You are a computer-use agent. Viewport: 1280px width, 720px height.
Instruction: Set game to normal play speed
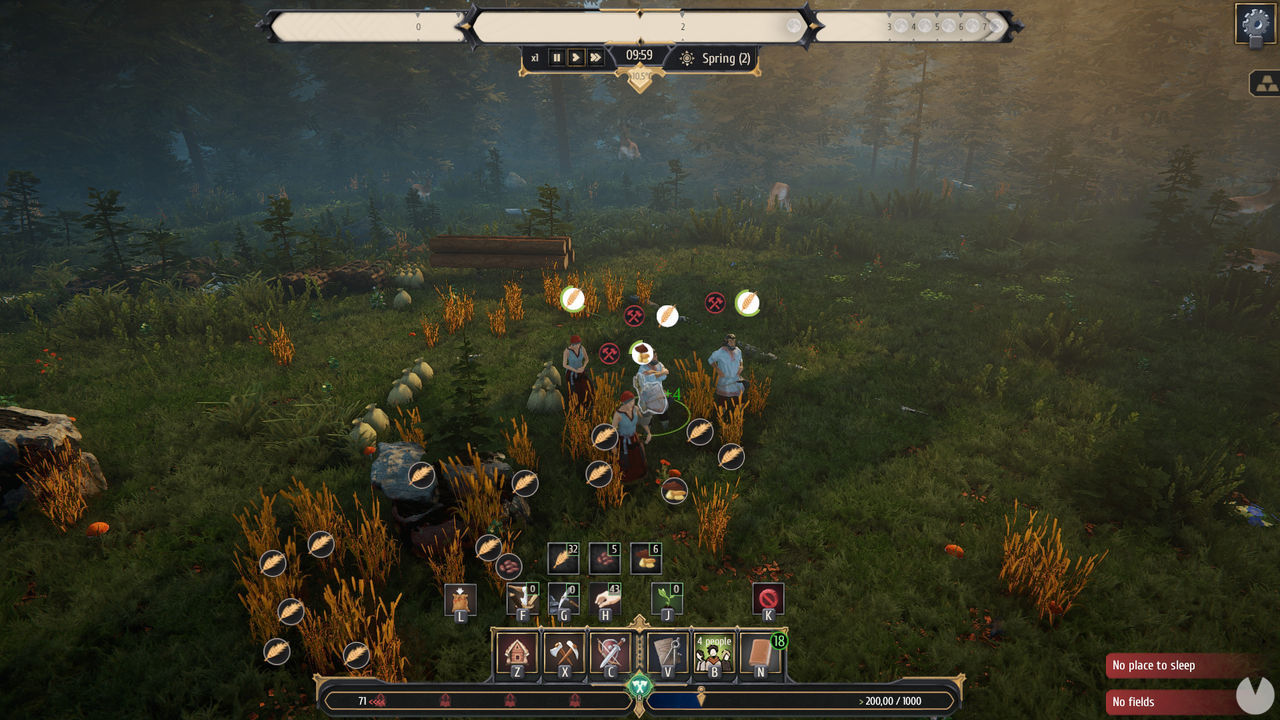[x=576, y=58]
